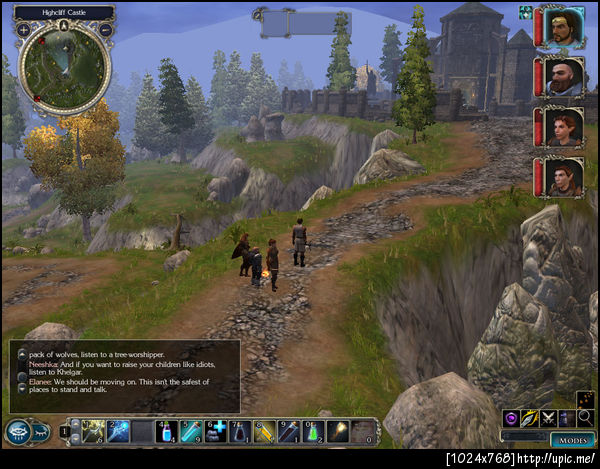Click the magnifying glass search icon

point(585,418)
